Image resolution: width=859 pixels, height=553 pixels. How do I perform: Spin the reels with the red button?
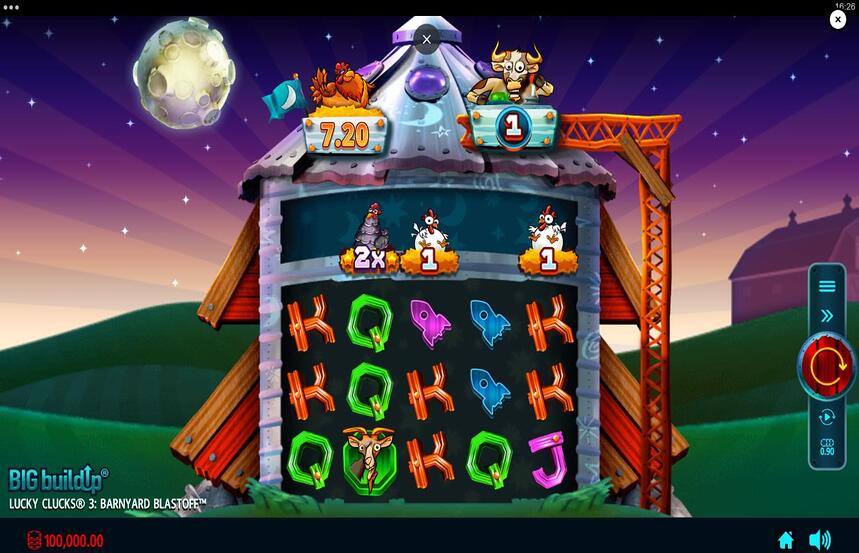pyautogui.click(x=826, y=366)
